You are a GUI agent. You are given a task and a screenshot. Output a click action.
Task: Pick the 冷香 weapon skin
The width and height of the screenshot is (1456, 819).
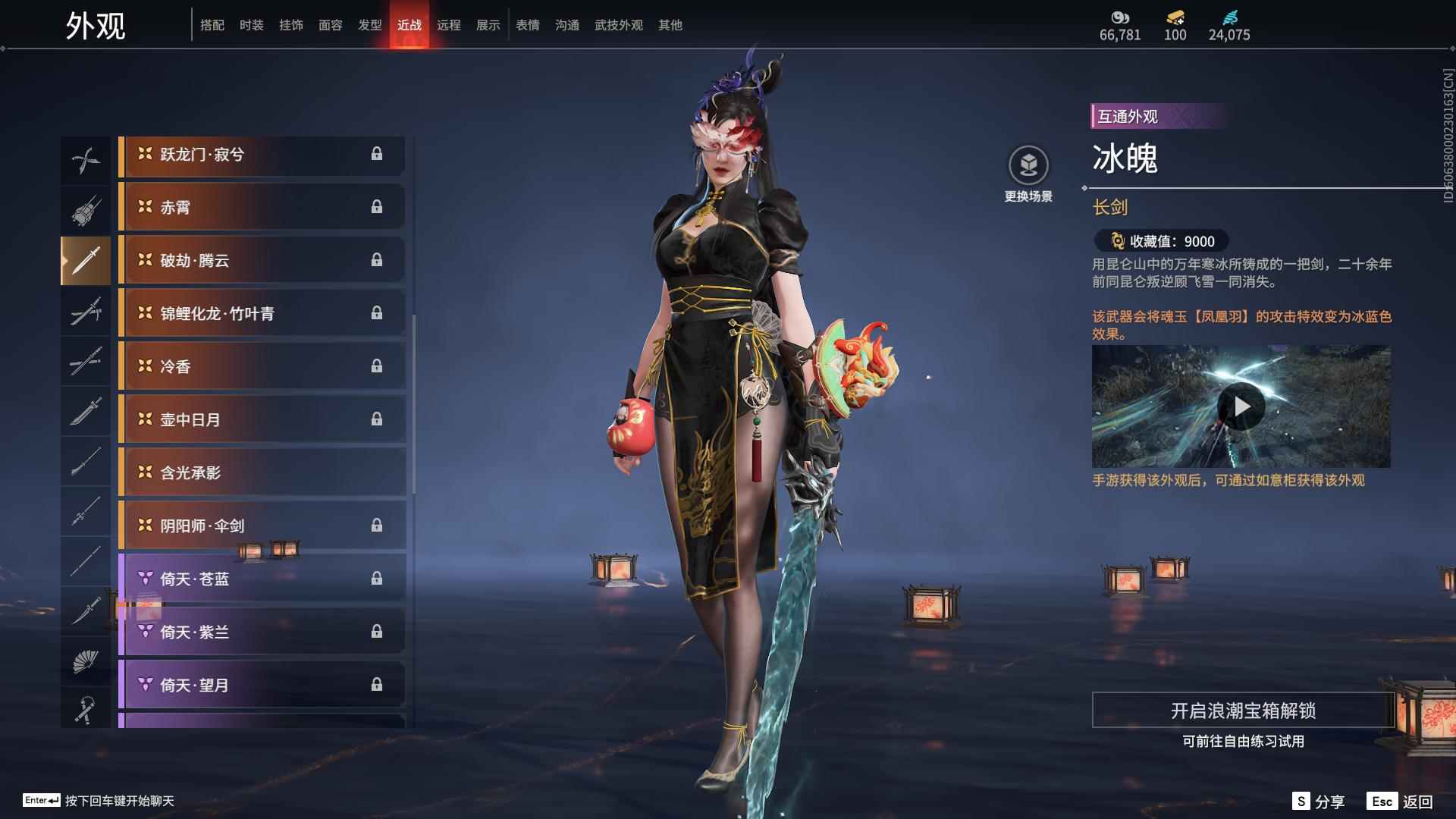(262, 366)
